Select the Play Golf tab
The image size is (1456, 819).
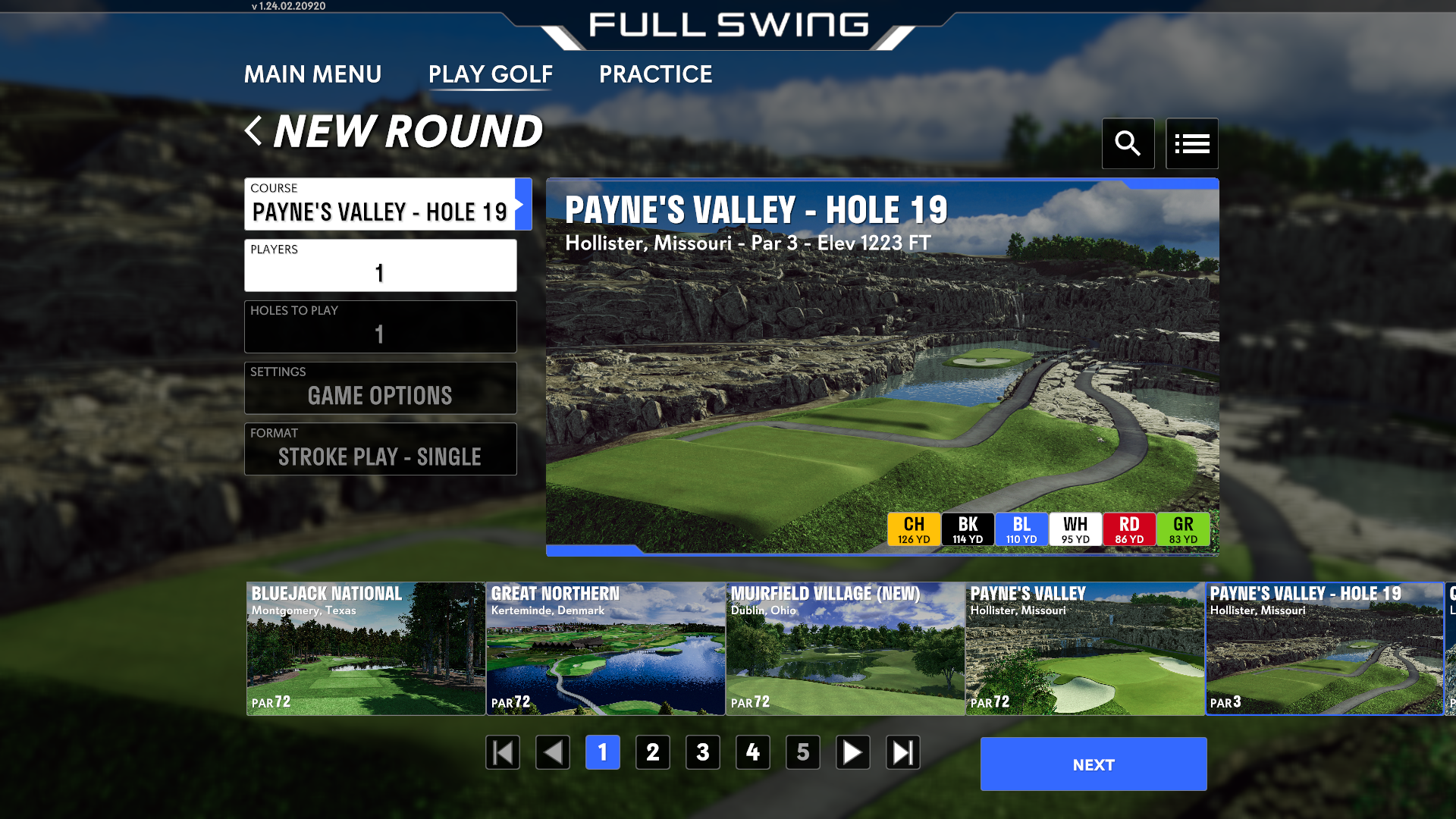point(490,74)
